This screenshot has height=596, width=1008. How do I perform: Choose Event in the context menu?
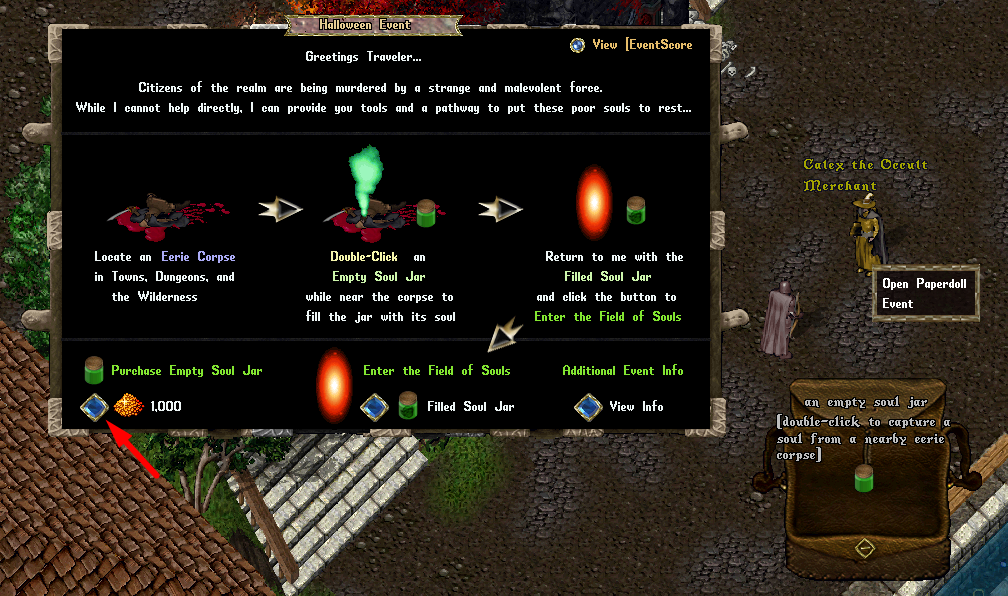pyautogui.click(x=898, y=304)
